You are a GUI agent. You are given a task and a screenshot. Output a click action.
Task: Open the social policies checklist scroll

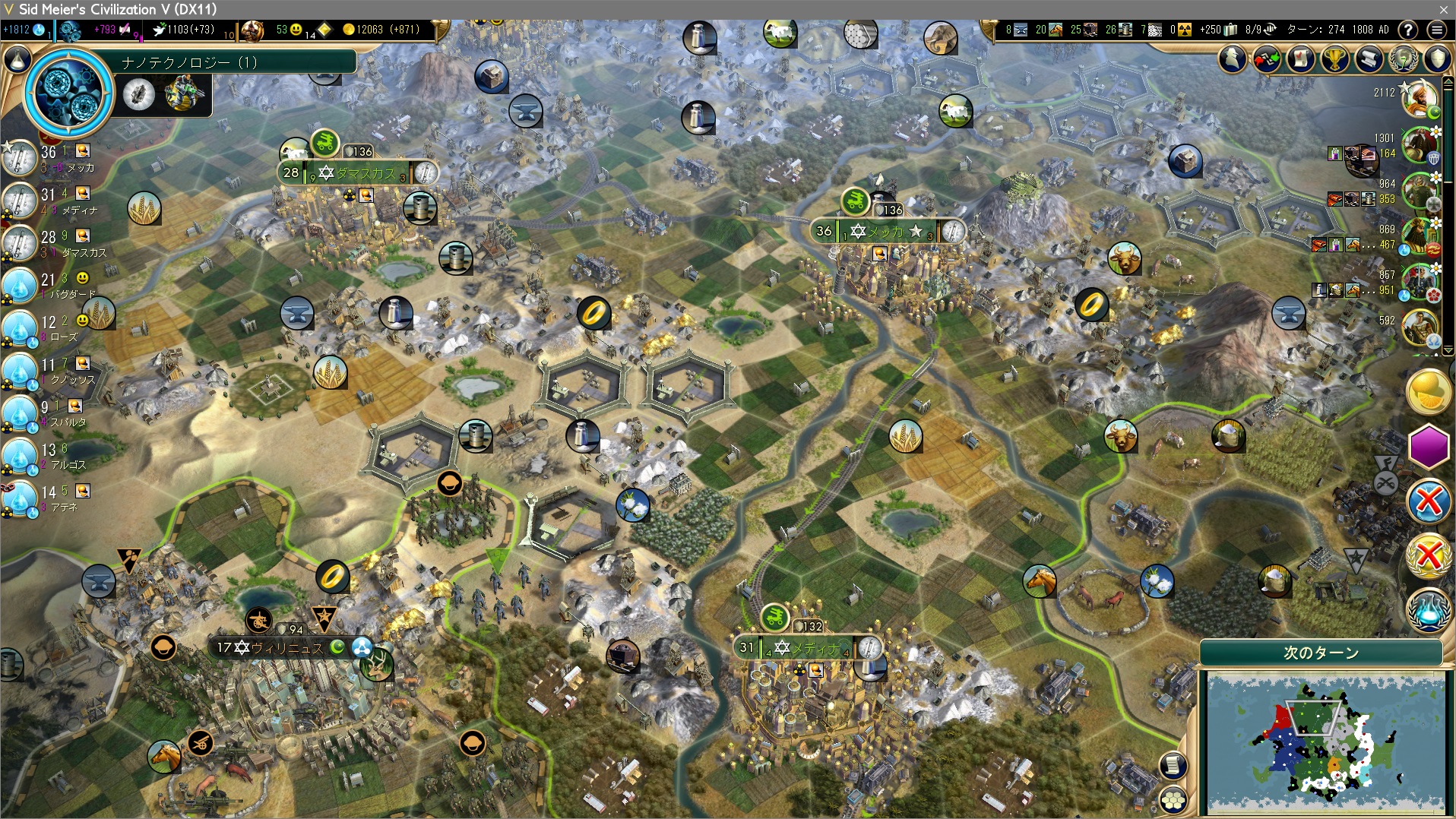click(1301, 58)
